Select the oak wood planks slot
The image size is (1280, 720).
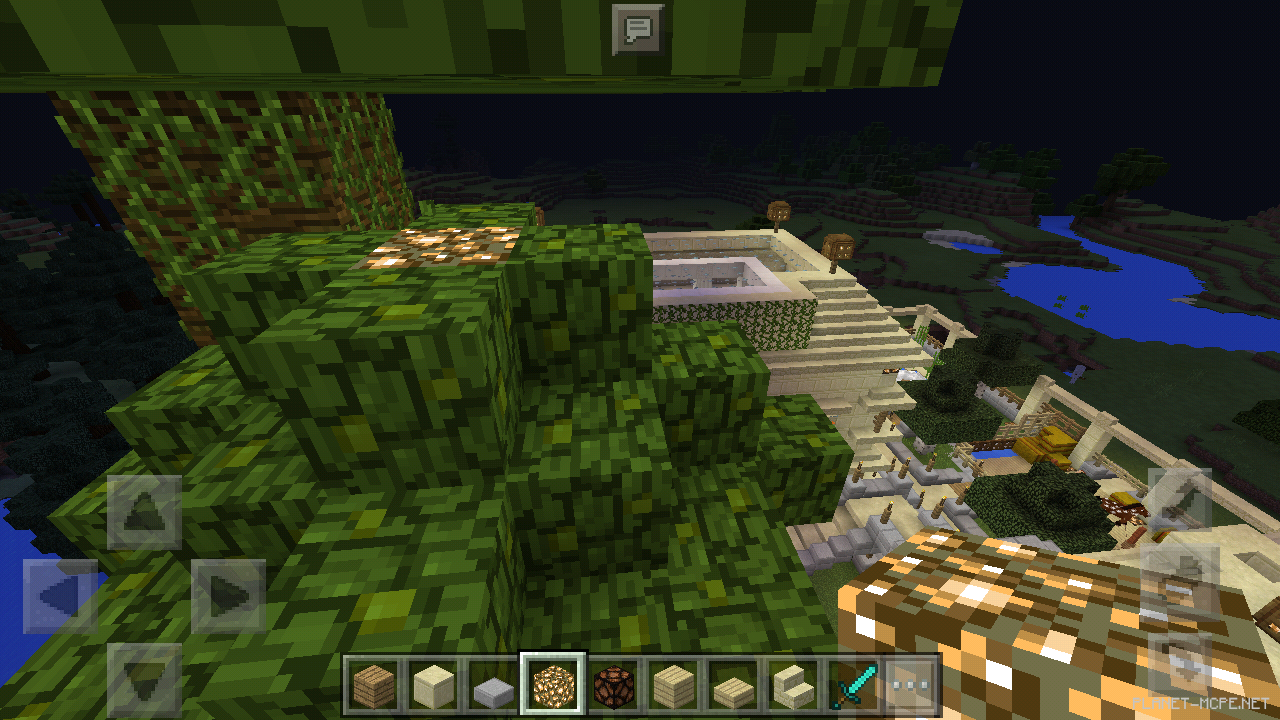pos(375,685)
